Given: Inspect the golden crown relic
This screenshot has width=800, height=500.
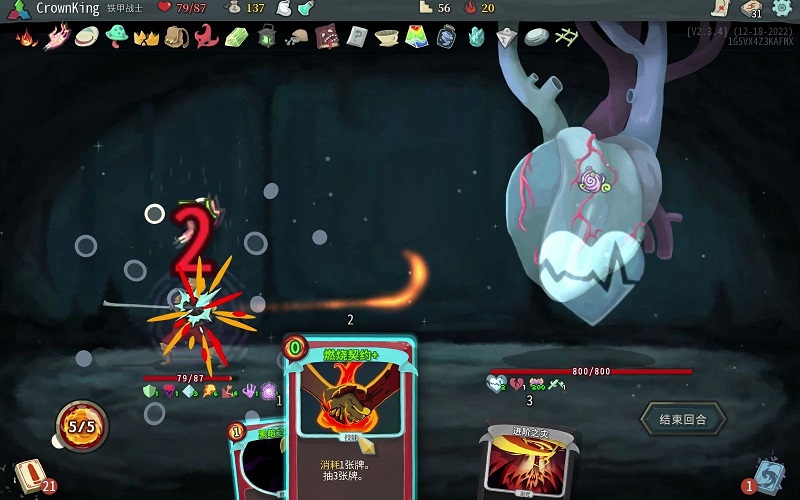Looking at the screenshot, I should coord(147,38).
